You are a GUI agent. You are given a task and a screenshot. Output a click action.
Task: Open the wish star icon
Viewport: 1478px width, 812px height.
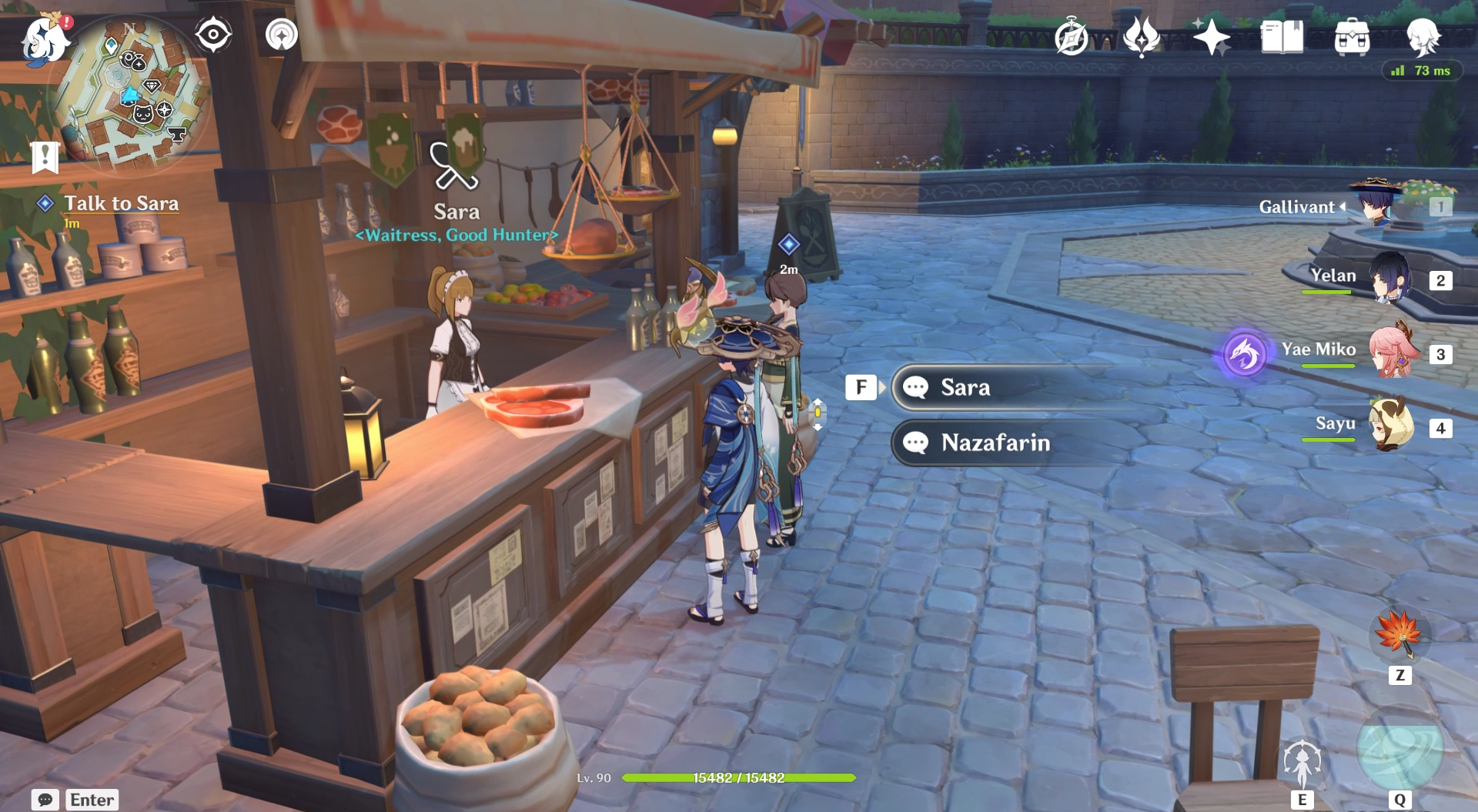[x=1211, y=37]
